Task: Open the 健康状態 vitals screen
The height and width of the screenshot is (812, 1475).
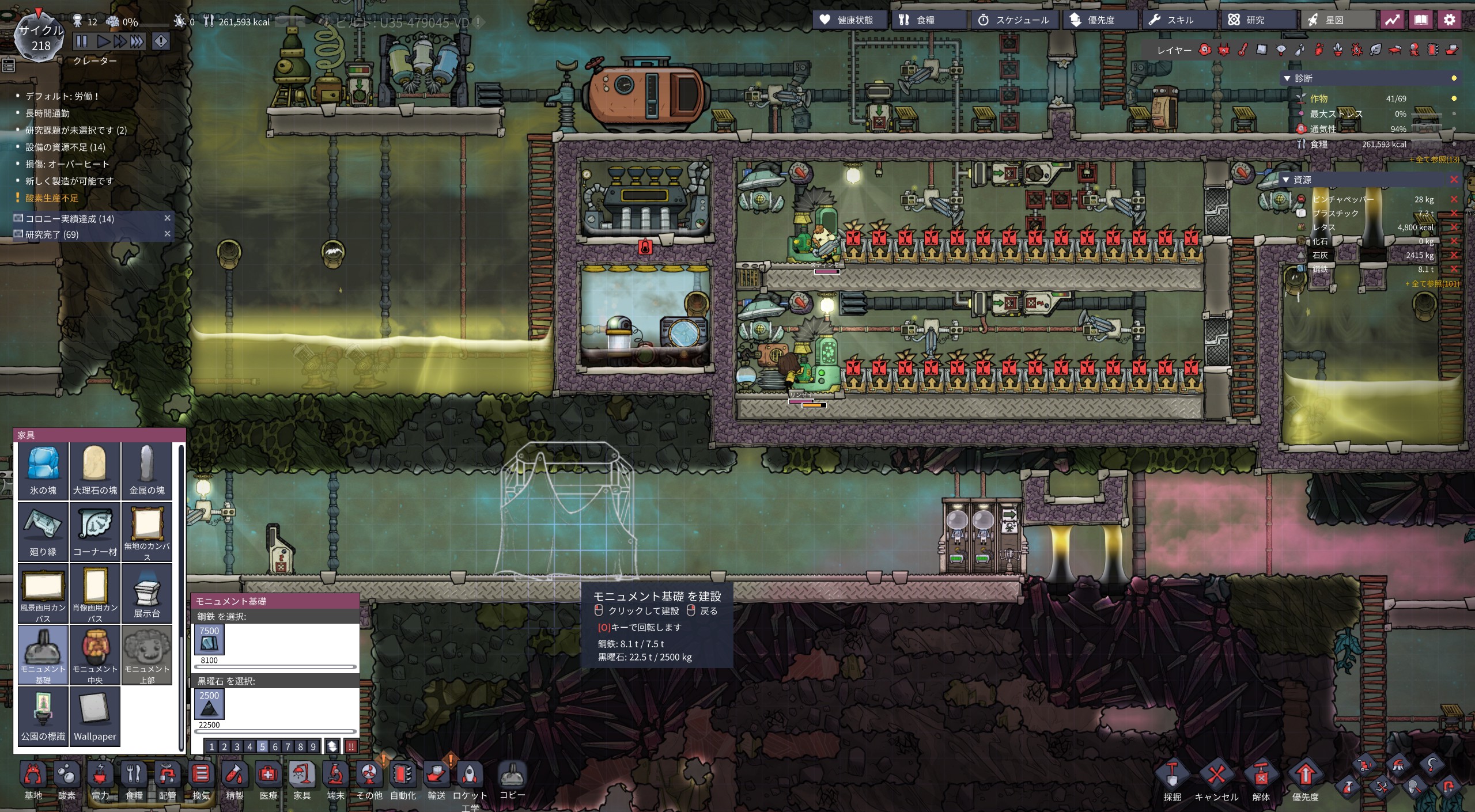Action: (847, 20)
